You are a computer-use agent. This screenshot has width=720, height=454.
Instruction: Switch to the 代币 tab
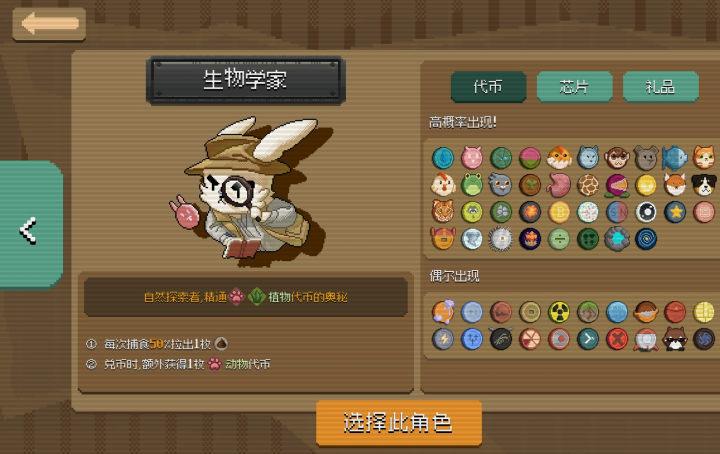(488, 87)
